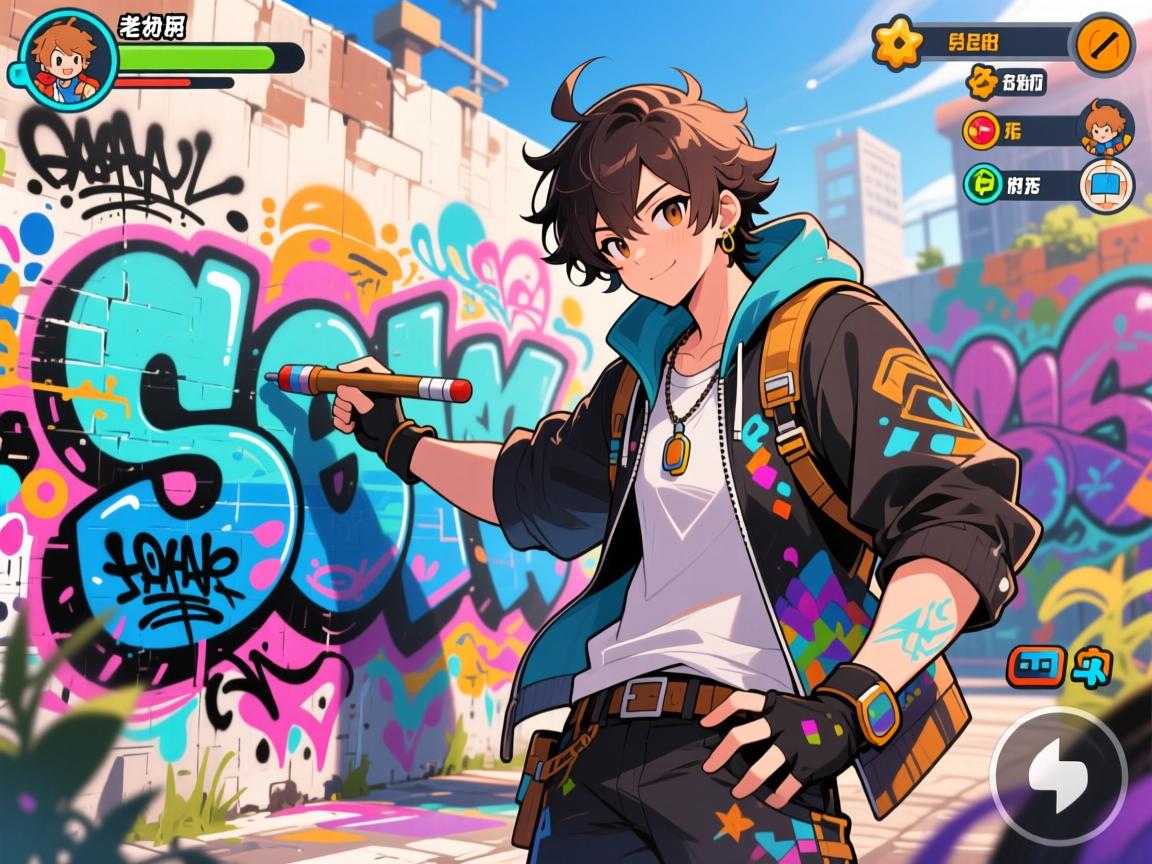Click the yellow star gear icon
Screen dimensions: 1152x864
pos(896,43)
